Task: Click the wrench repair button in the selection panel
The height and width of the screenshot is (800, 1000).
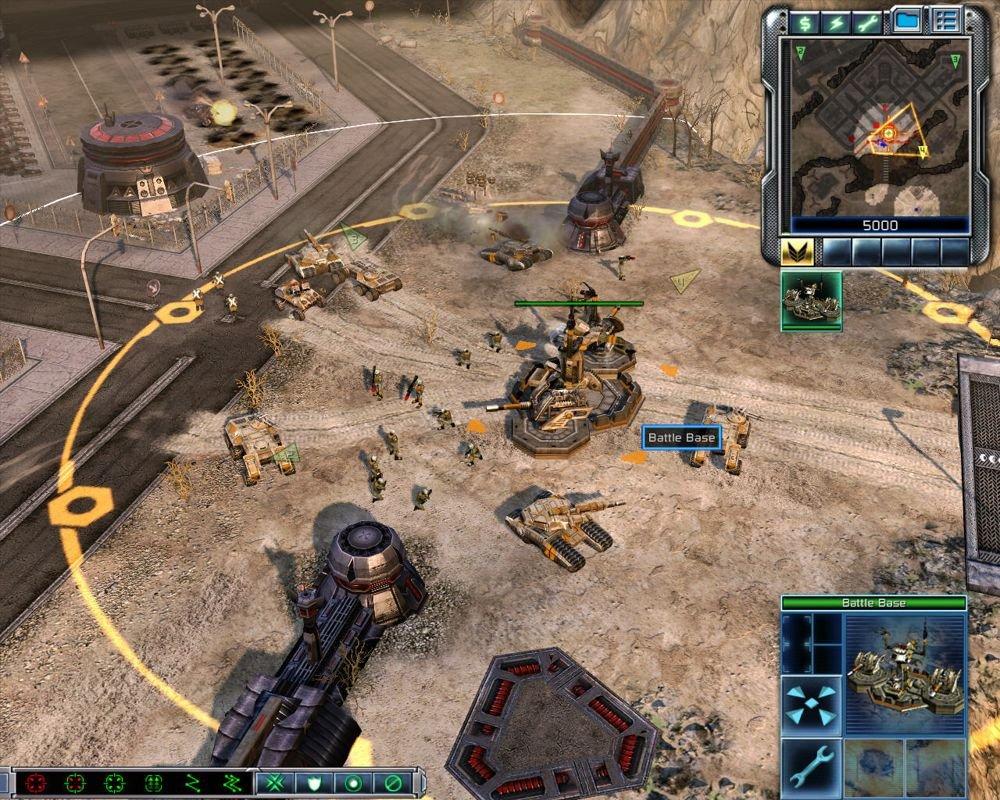Action: (811, 766)
